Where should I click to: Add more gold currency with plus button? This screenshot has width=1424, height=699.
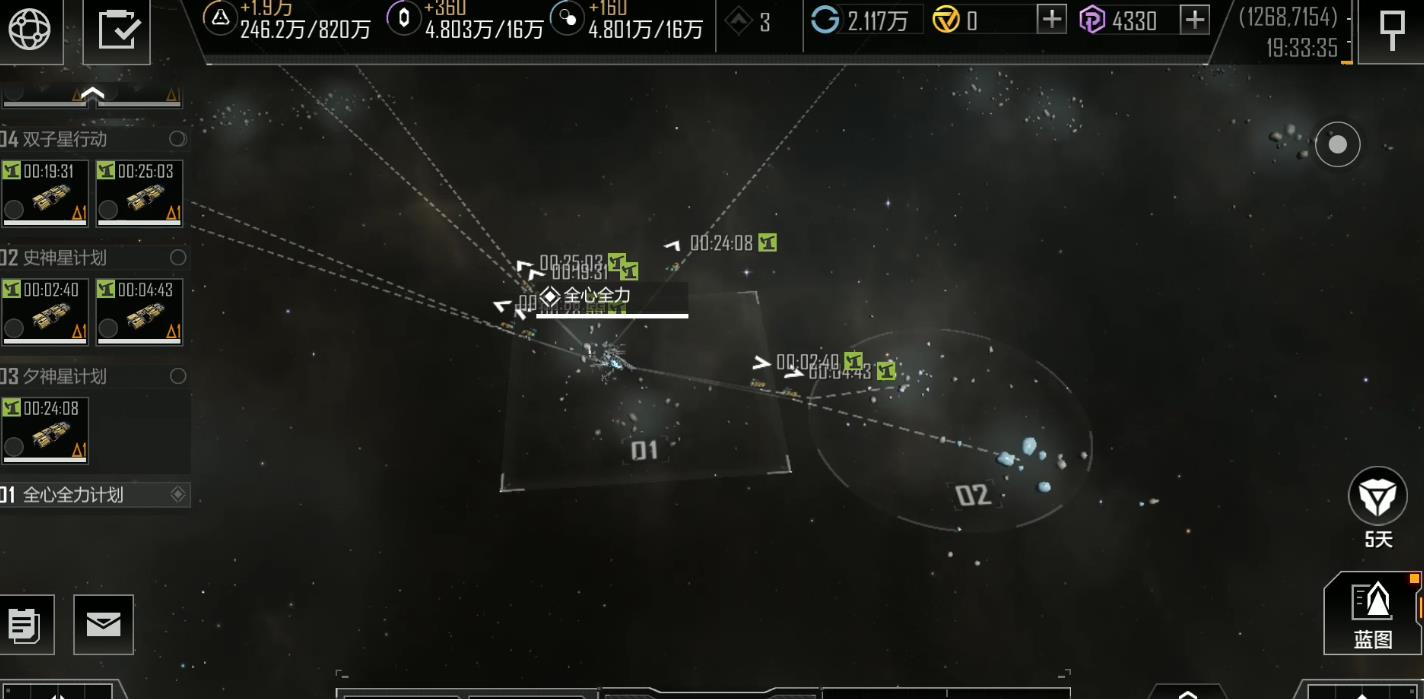[x=1051, y=19]
